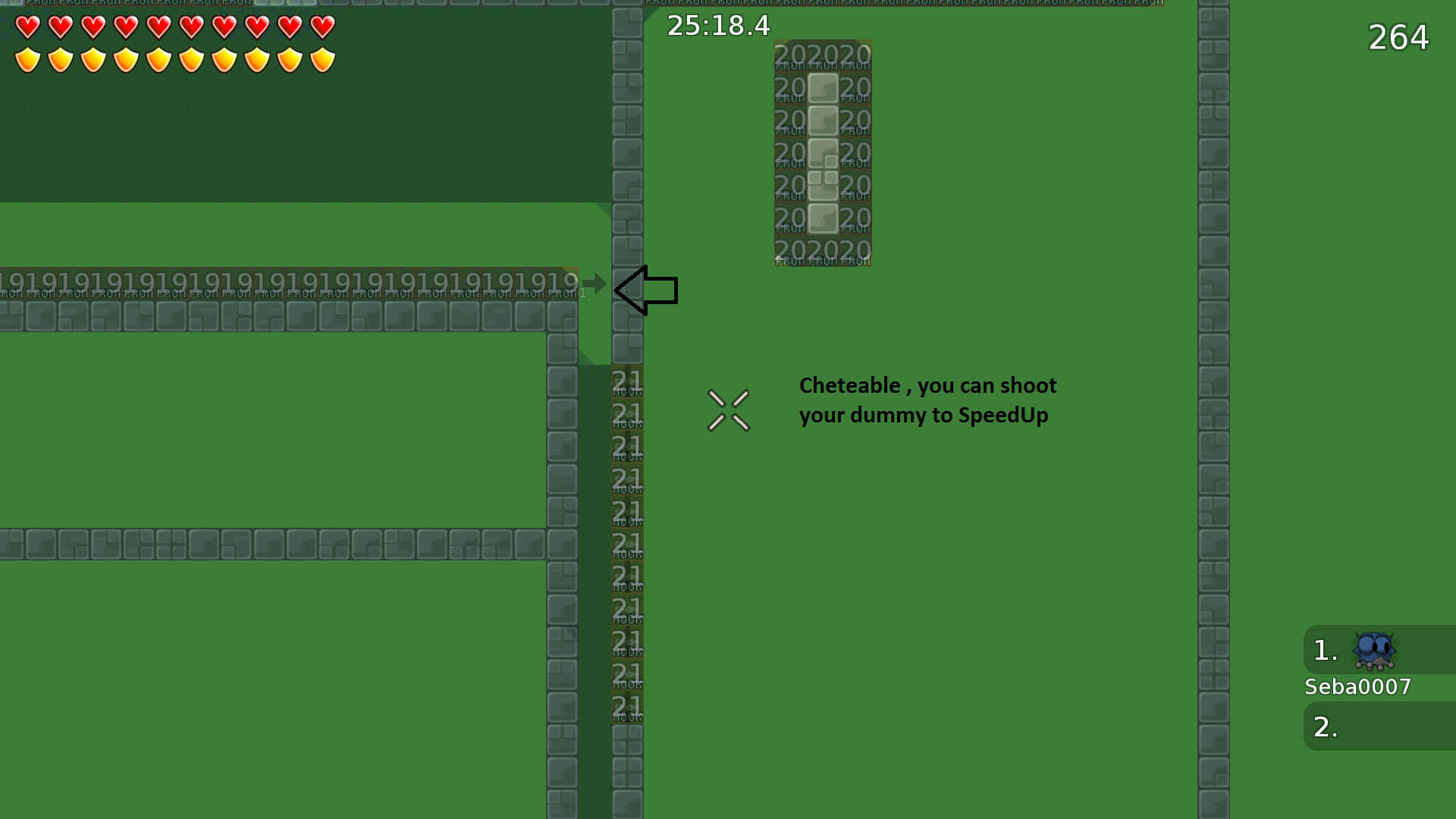Viewport: 1456px width, 819px height.
Task: Click the blue spiky tee avatar on the scoreboard
Action: 1374,650
